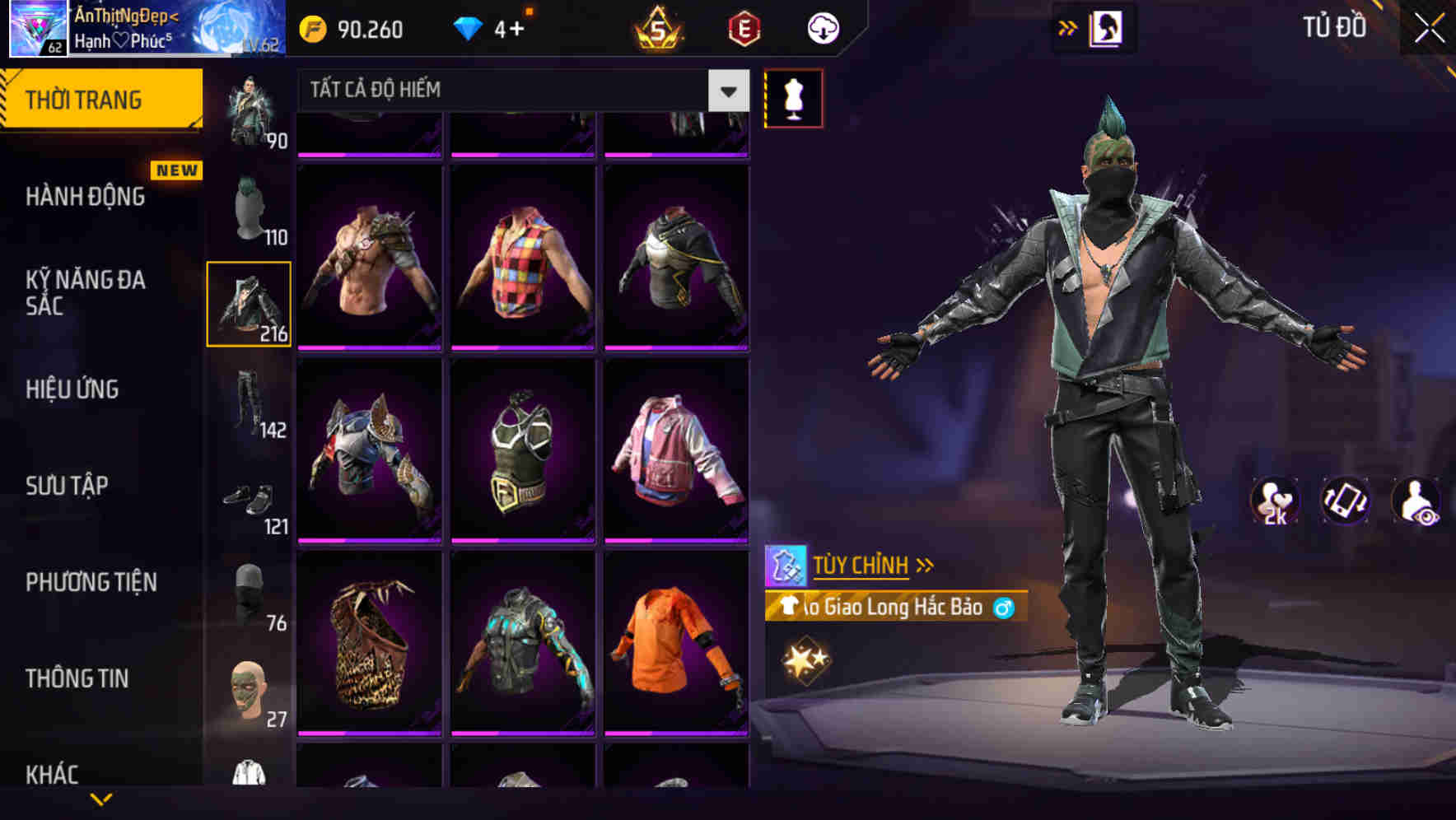Click the cloud download icon in top bar
This screenshot has height=820, width=1456.
click(823, 27)
